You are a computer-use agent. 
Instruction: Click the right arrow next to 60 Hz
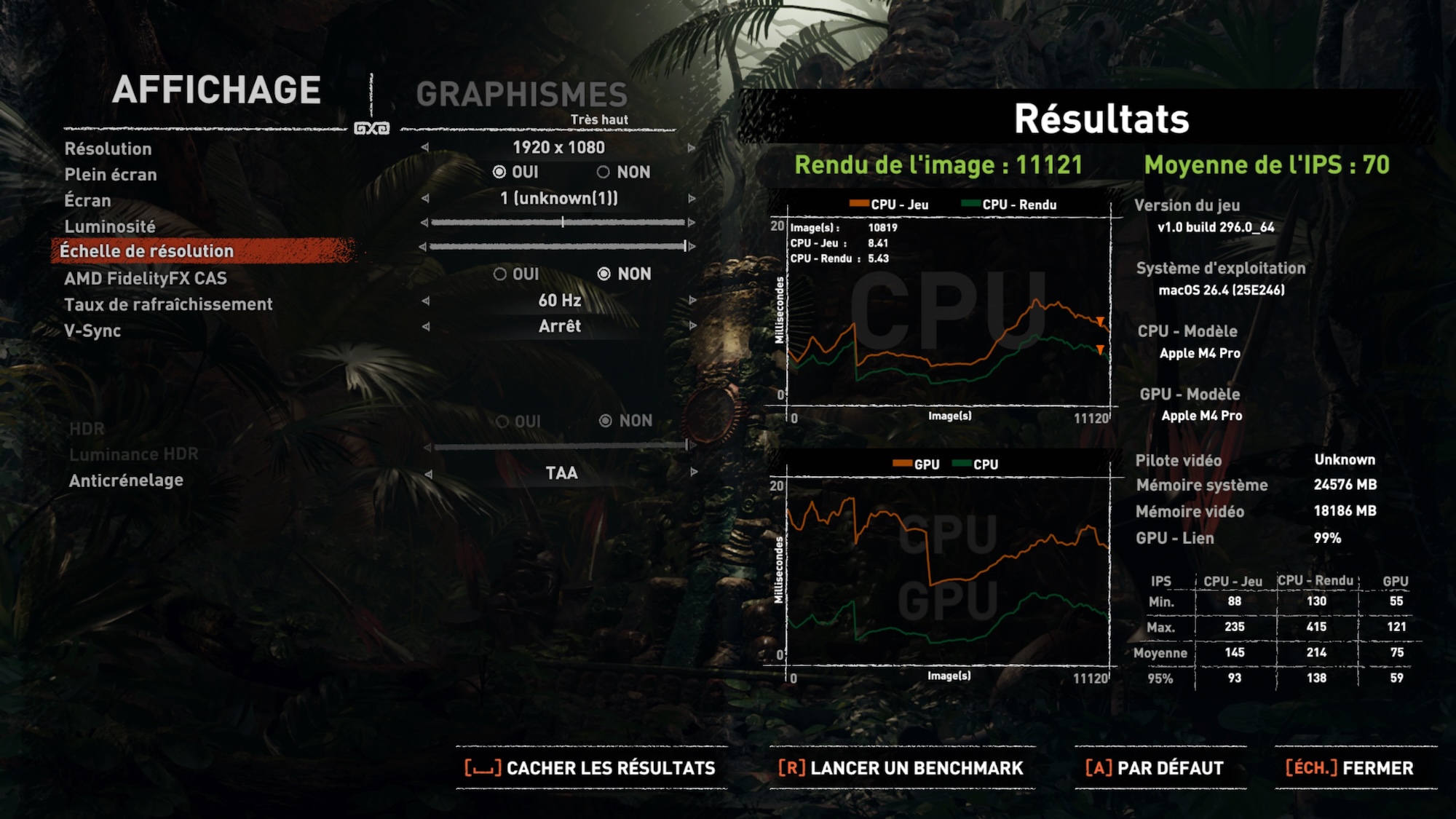(692, 300)
